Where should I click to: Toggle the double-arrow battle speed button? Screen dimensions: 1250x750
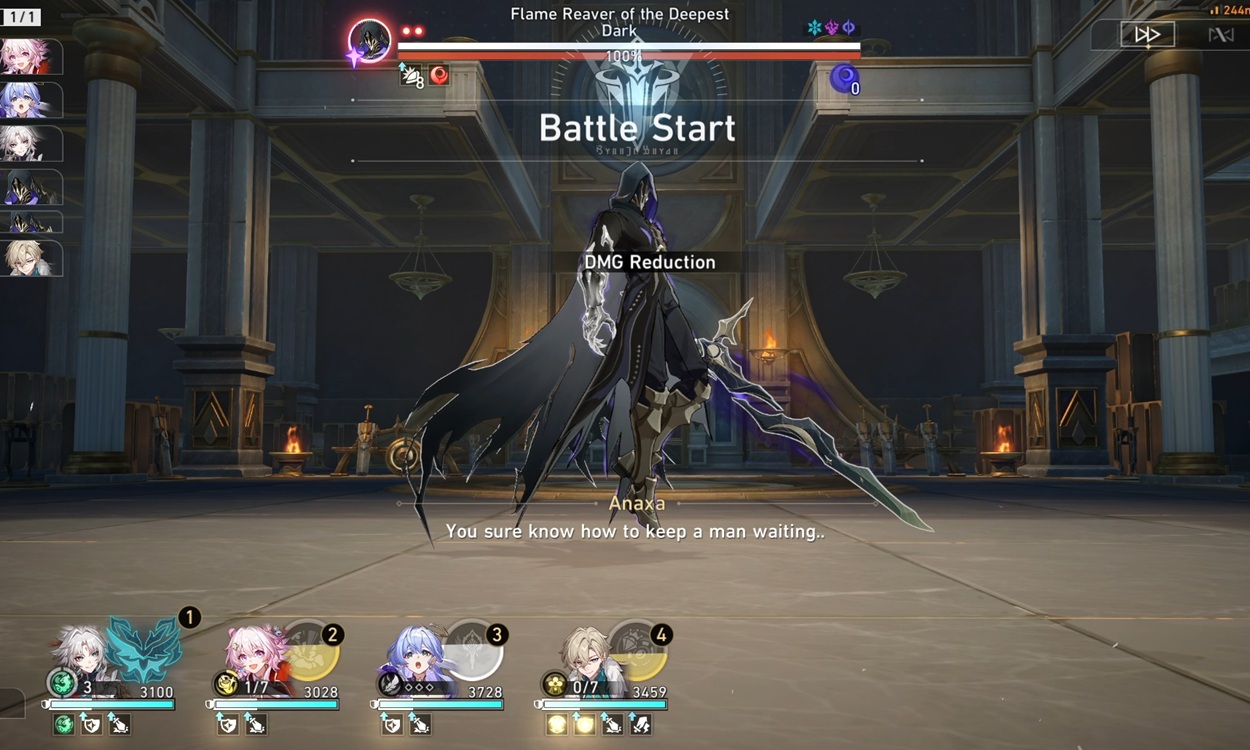coord(1147,35)
